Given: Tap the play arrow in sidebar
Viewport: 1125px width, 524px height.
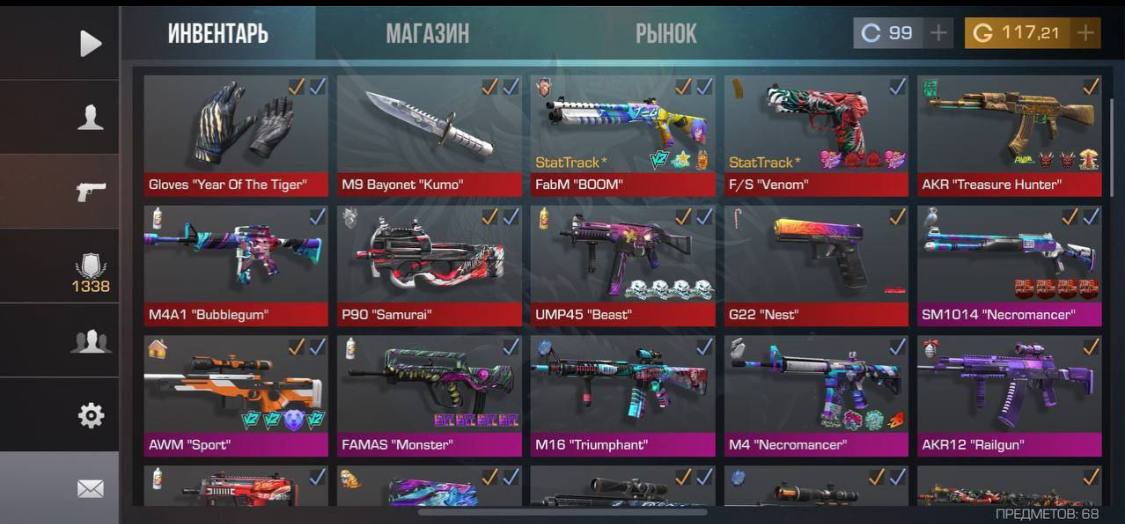Looking at the screenshot, I should [x=90, y=42].
